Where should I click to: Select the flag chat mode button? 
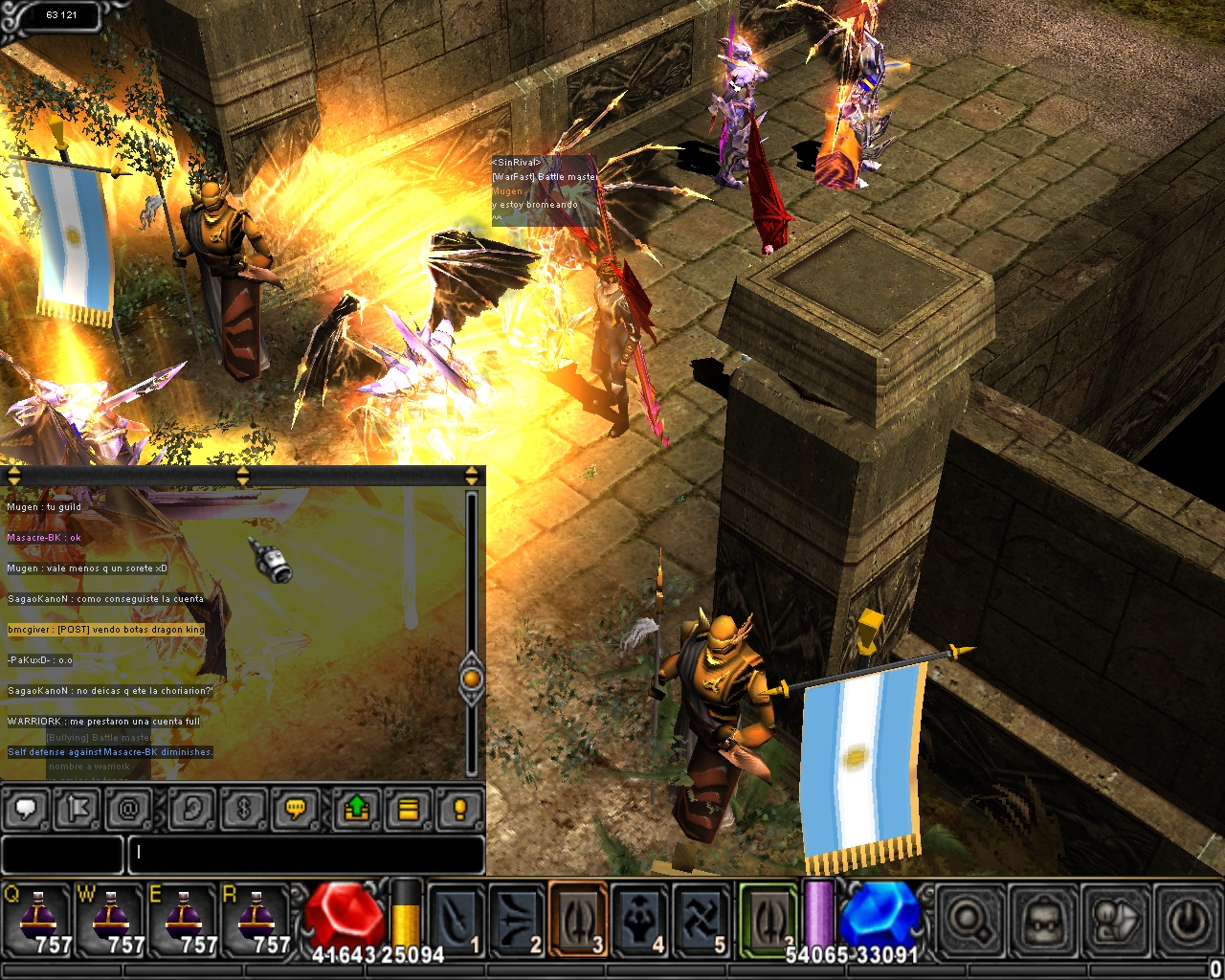pos(78,810)
